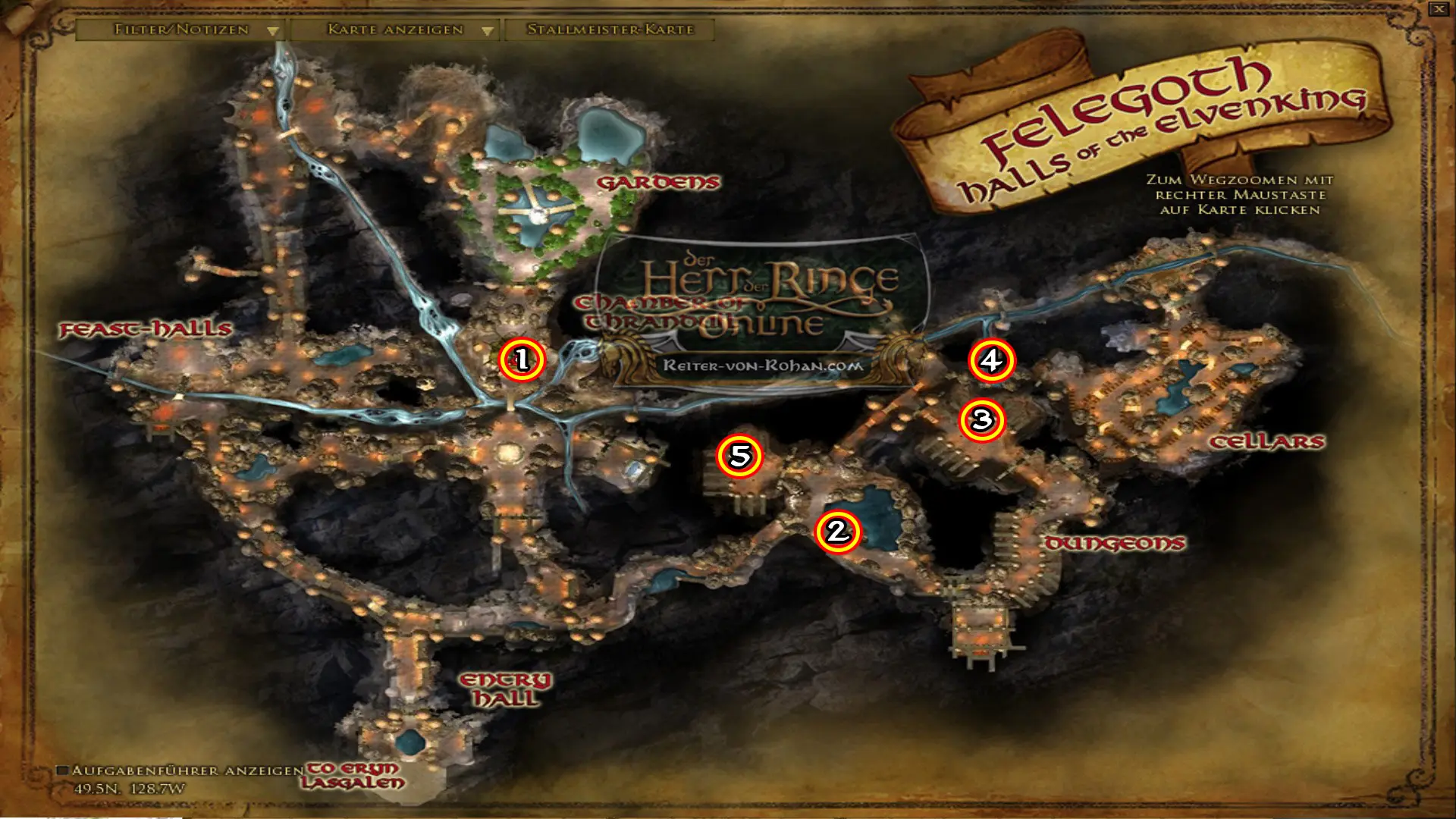This screenshot has width=1456, height=819.
Task: Open the Filter/Notizen dropdown
Action: click(181, 30)
